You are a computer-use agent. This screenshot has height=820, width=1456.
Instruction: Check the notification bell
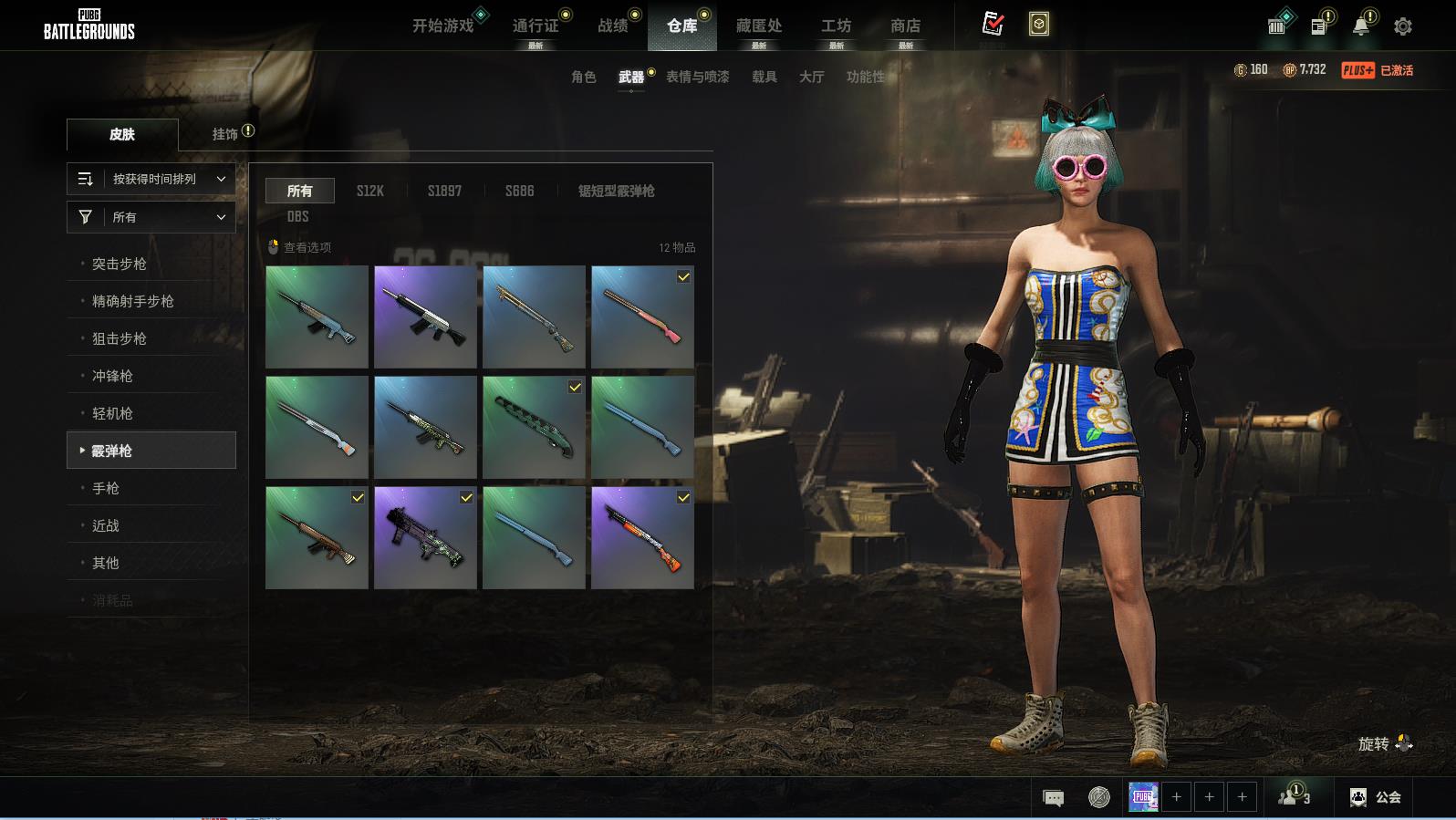coord(1360,26)
